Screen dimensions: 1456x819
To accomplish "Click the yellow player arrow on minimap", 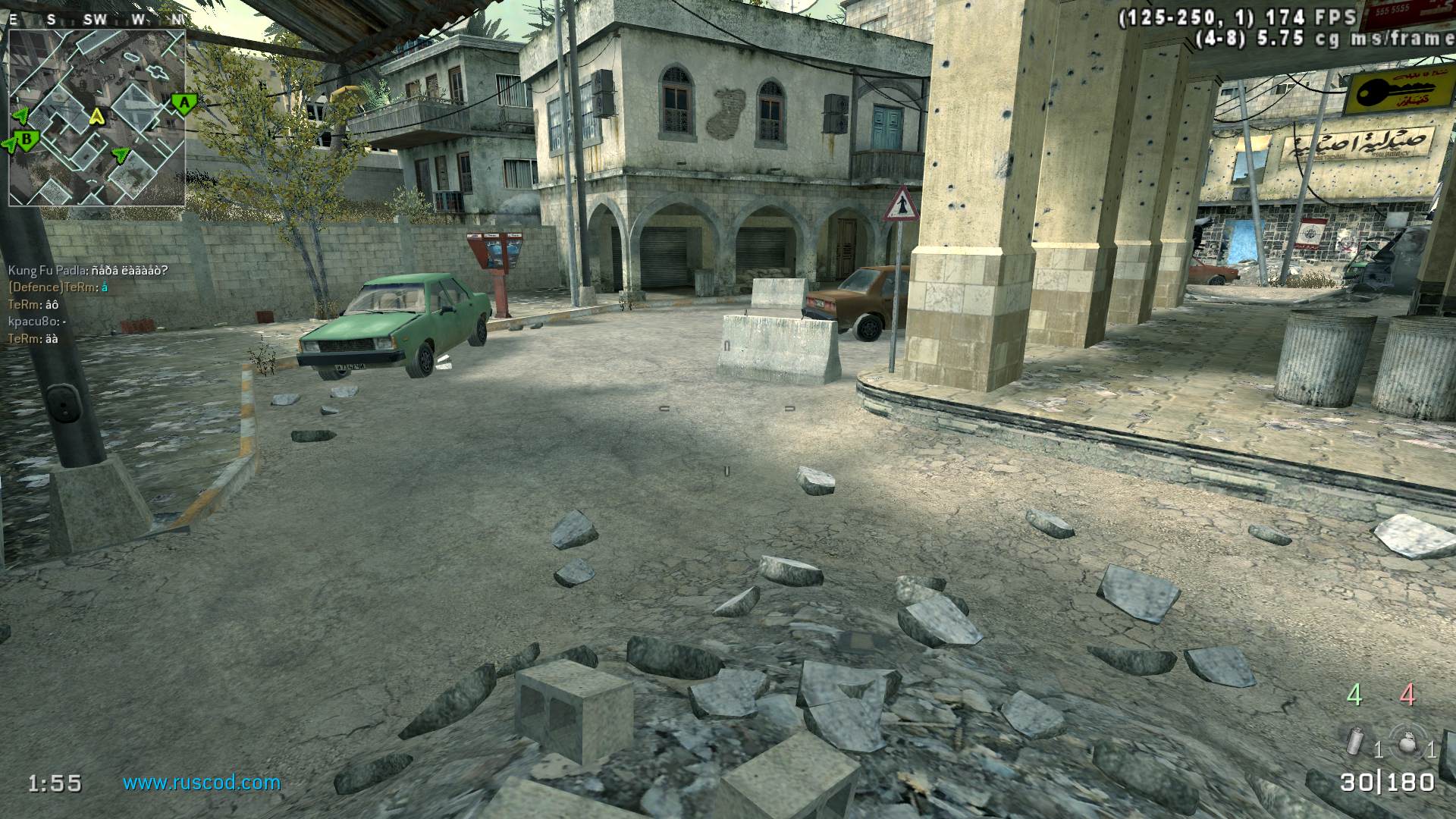I will point(96,116).
